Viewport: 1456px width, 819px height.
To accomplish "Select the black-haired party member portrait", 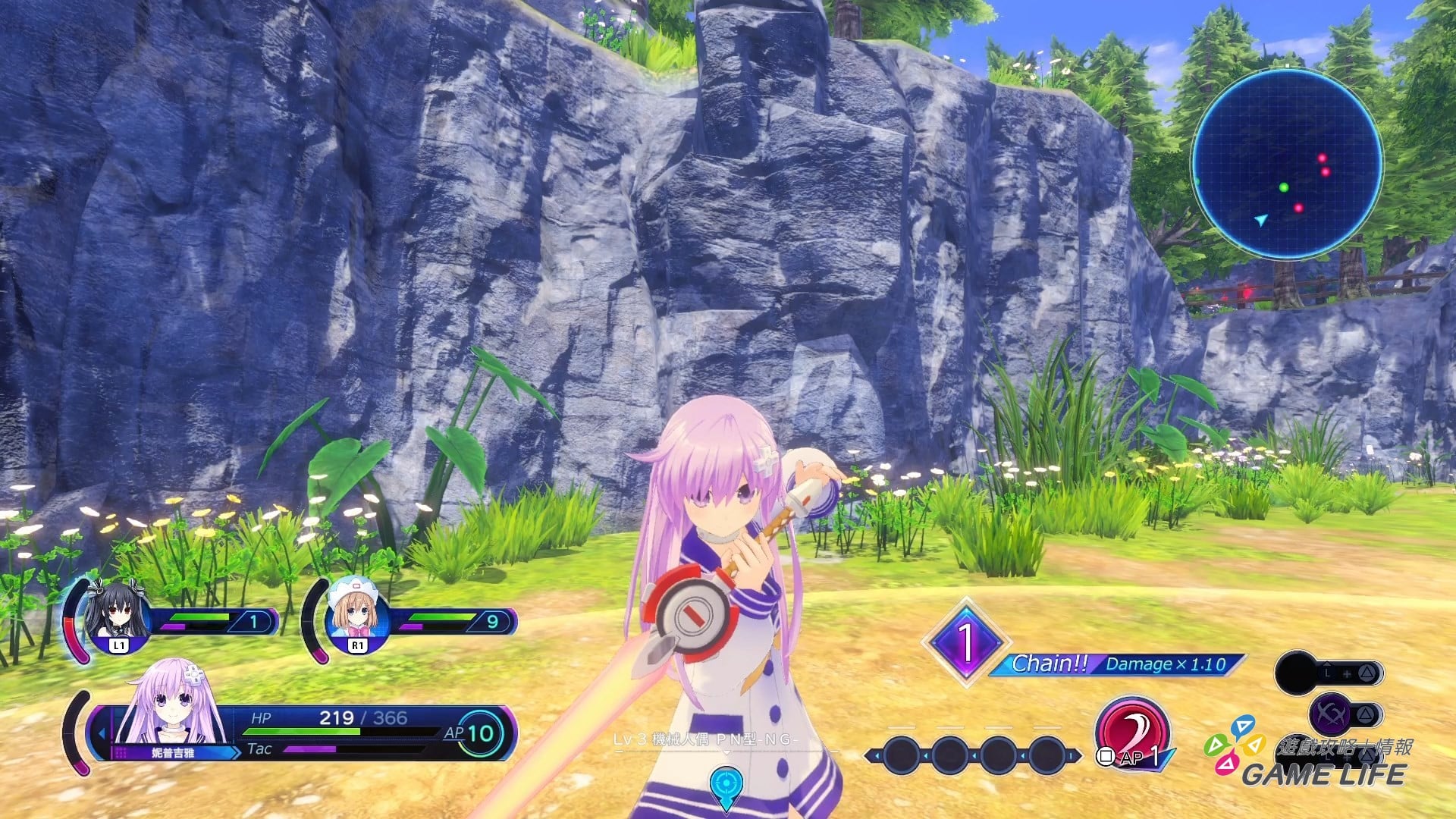I will (x=116, y=611).
